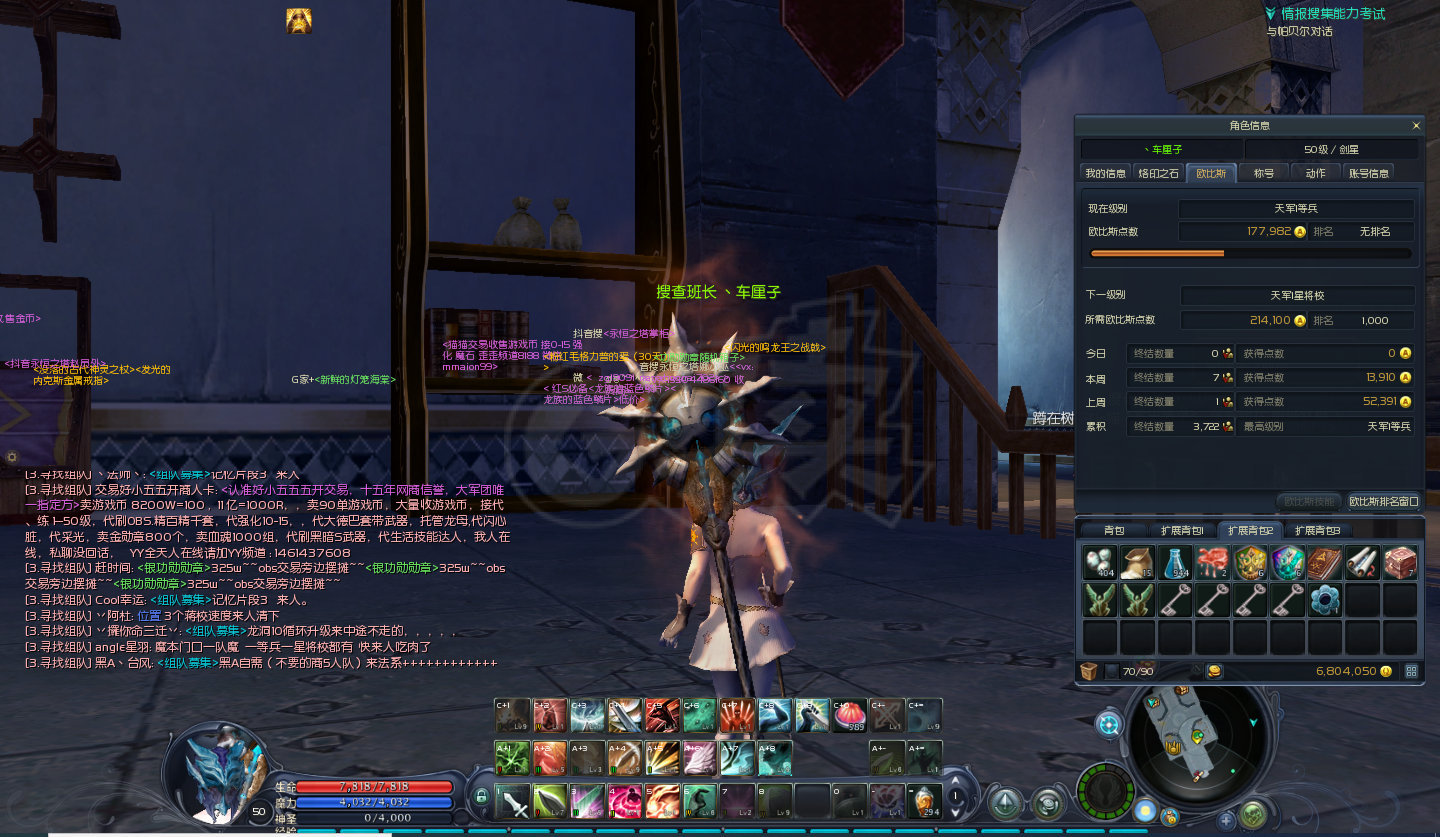Screen dimensions: 1440x837
Task: Switch to the 动作 actions tab
Action: [x=1315, y=173]
